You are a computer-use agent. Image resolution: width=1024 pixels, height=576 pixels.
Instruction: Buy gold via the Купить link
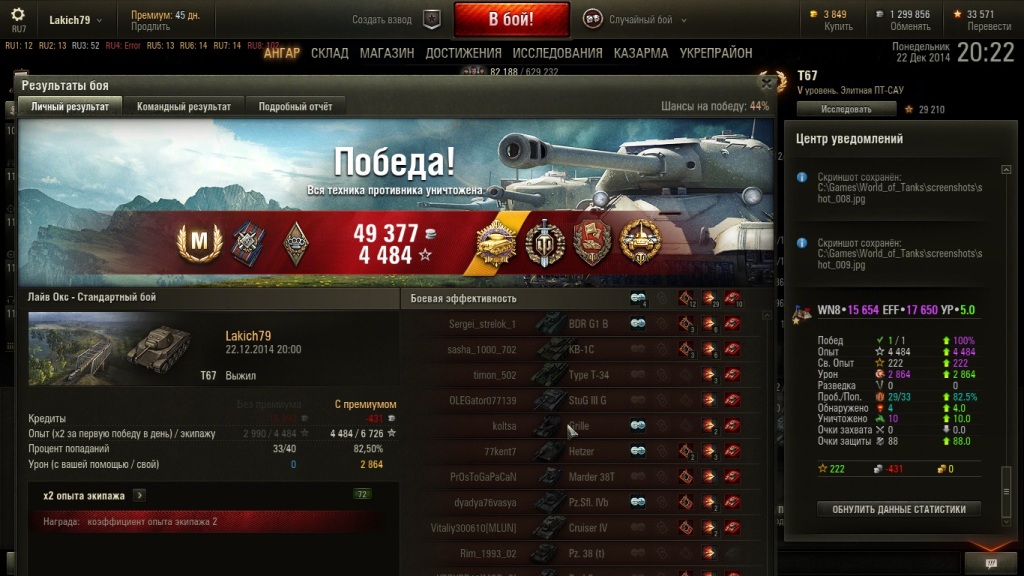[837, 27]
